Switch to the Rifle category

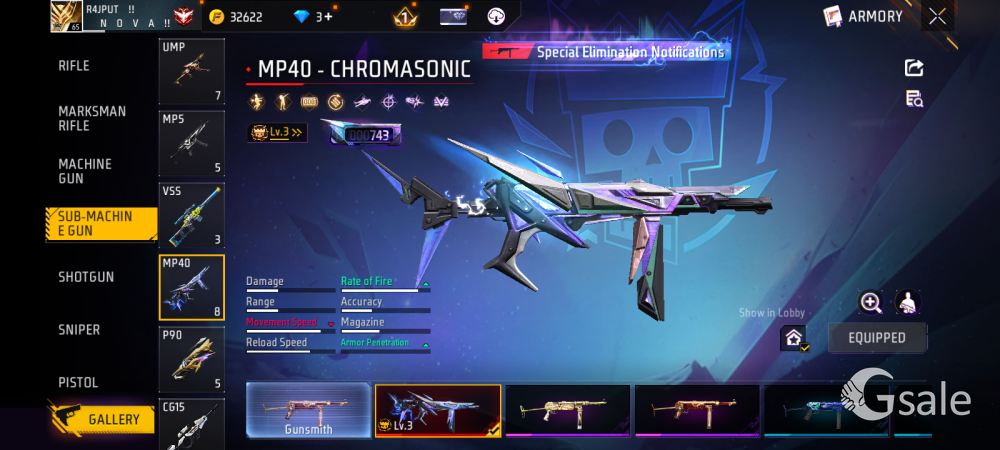(74, 66)
